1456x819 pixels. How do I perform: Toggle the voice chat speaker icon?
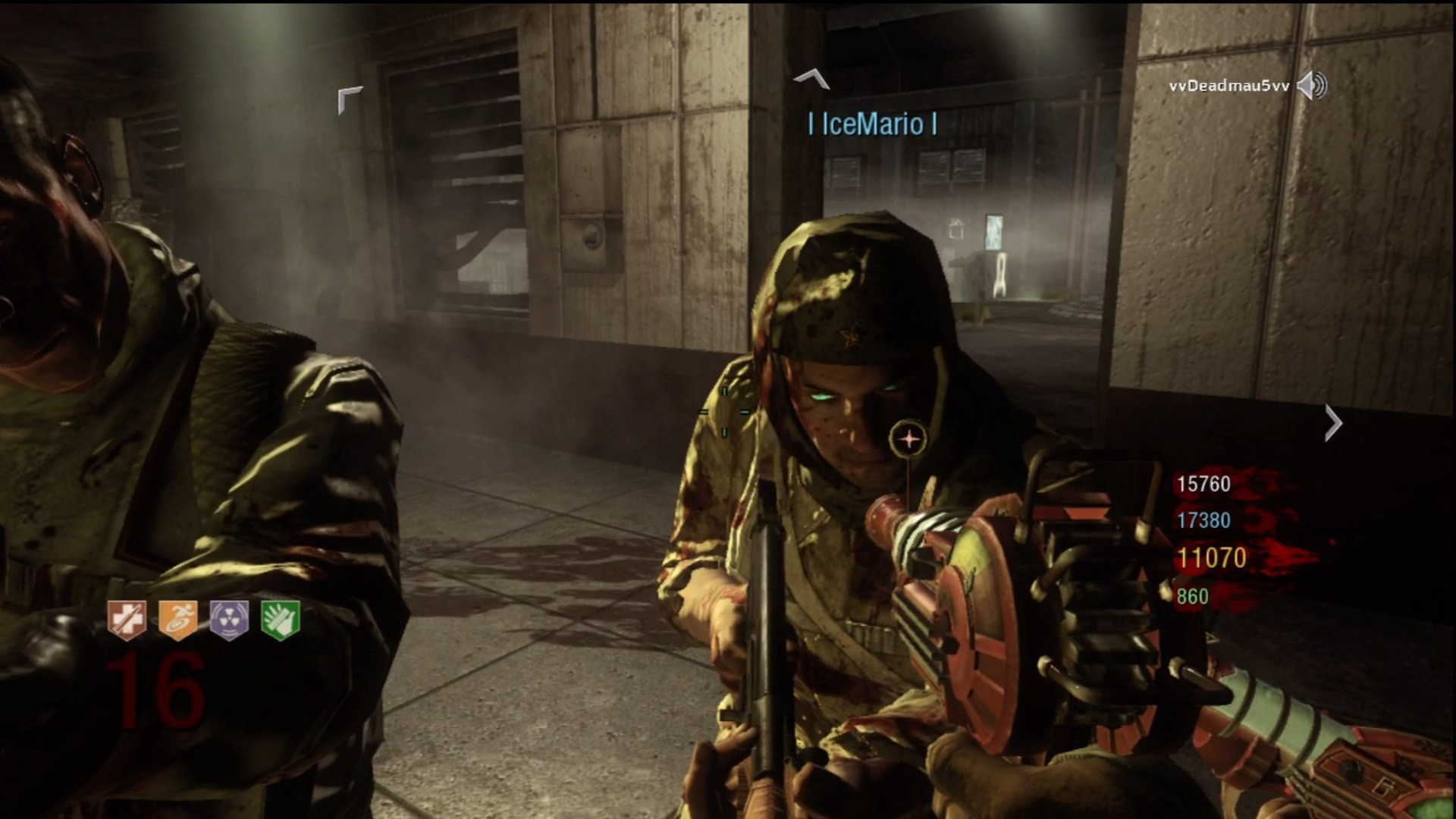click(1312, 86)
